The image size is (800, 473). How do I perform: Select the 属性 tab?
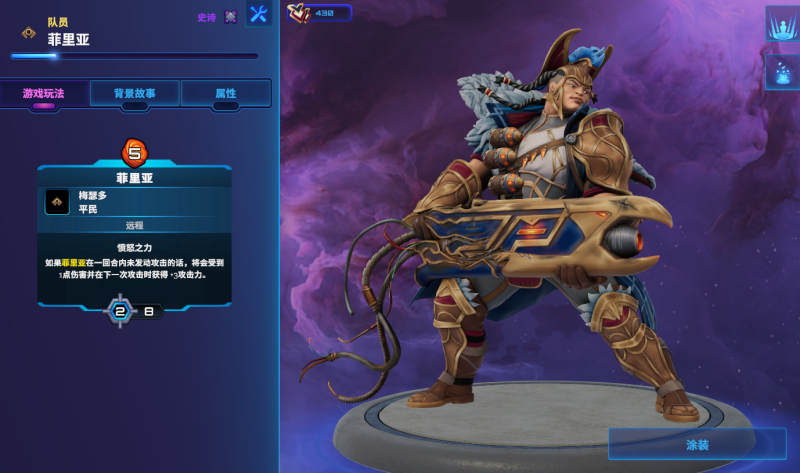(226, 93)
